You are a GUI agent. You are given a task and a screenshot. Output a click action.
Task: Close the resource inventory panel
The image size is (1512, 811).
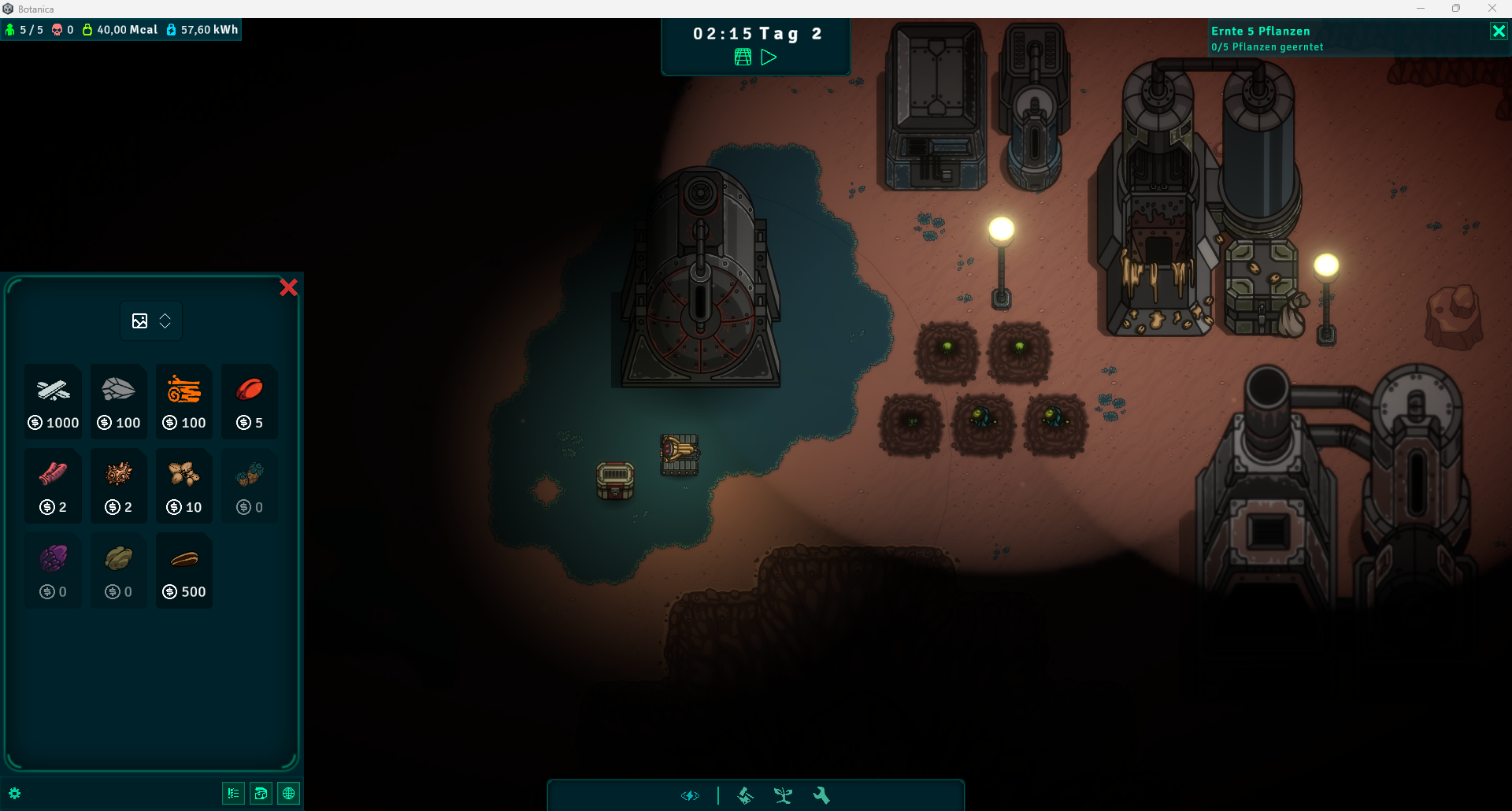[288, 287]
